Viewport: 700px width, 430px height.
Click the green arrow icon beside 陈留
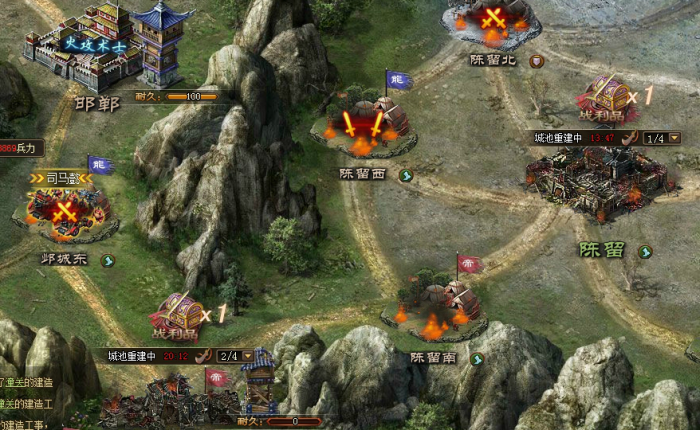point(645,252)
